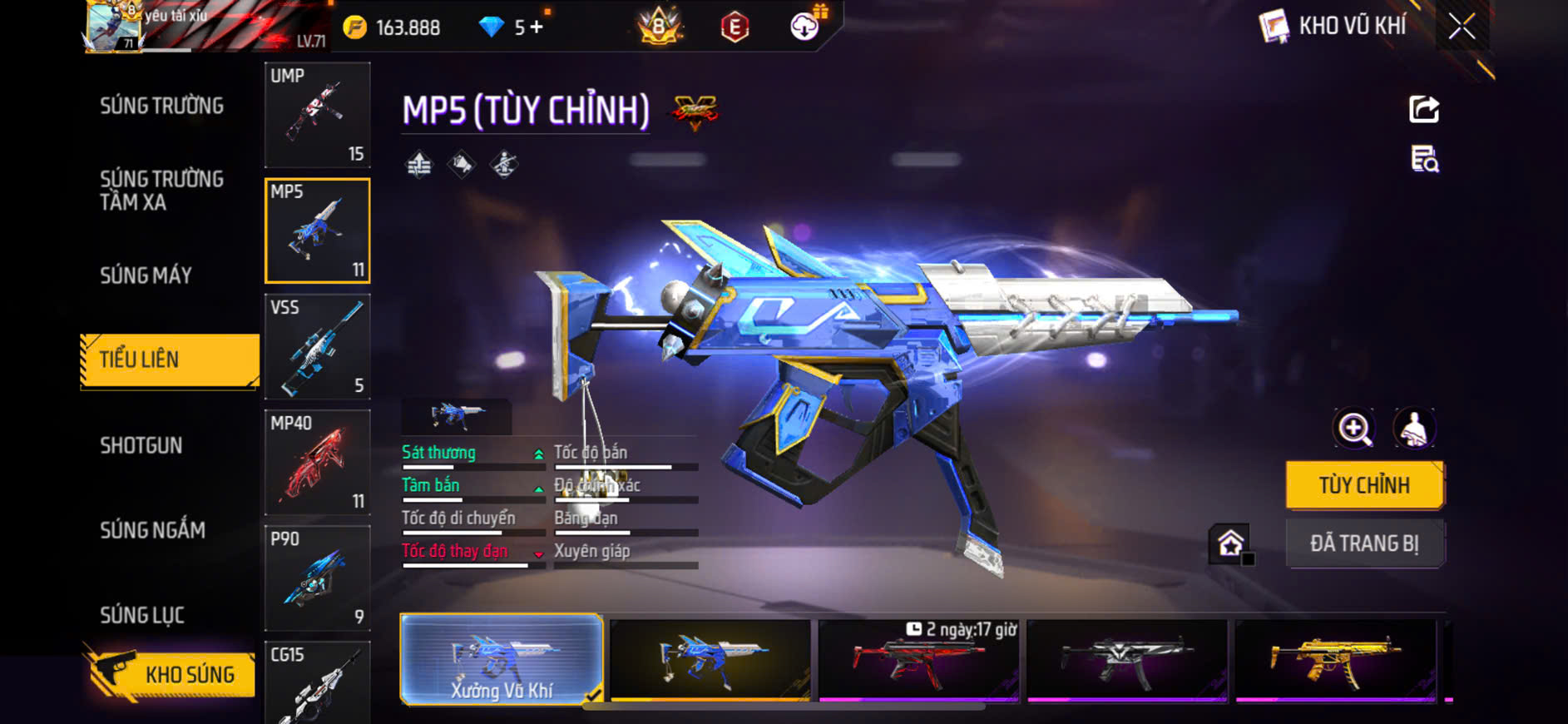Click the Kho Súng button

pyautogui.click(x=171, y=674)
